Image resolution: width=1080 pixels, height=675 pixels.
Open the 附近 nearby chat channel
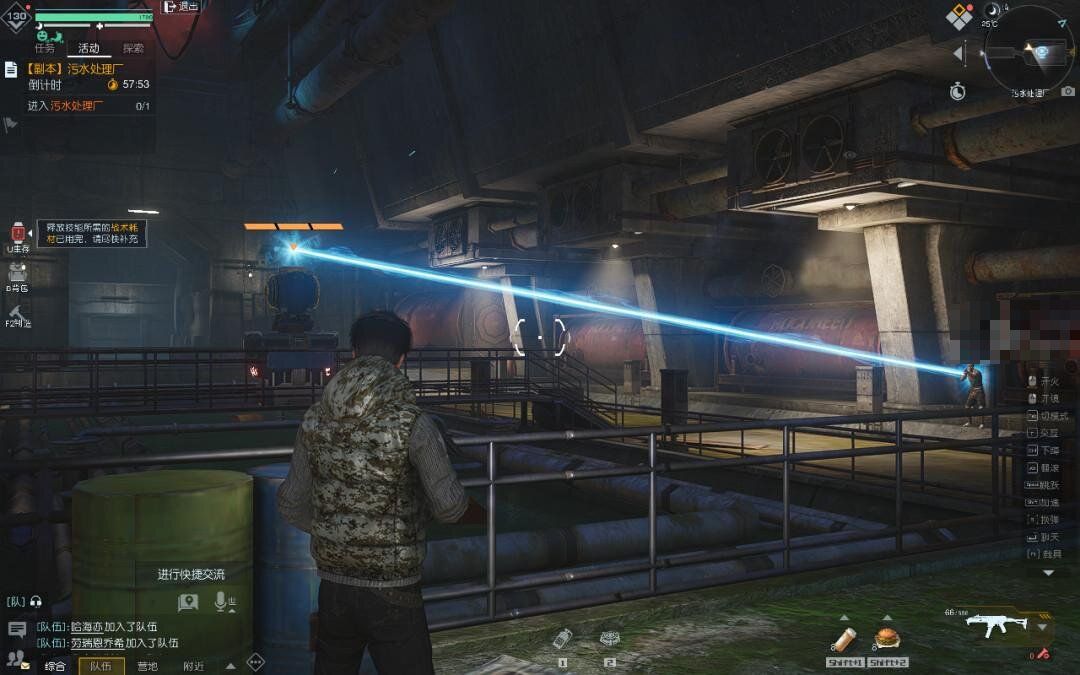(x=193, y=666)
